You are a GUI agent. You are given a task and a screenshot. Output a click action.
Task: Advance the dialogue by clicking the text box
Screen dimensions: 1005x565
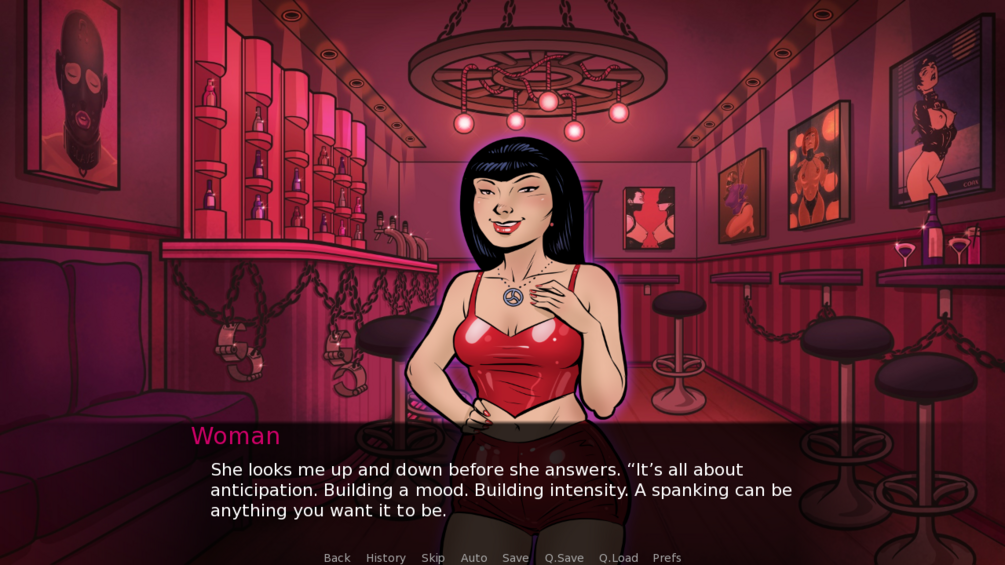point(500,490)
